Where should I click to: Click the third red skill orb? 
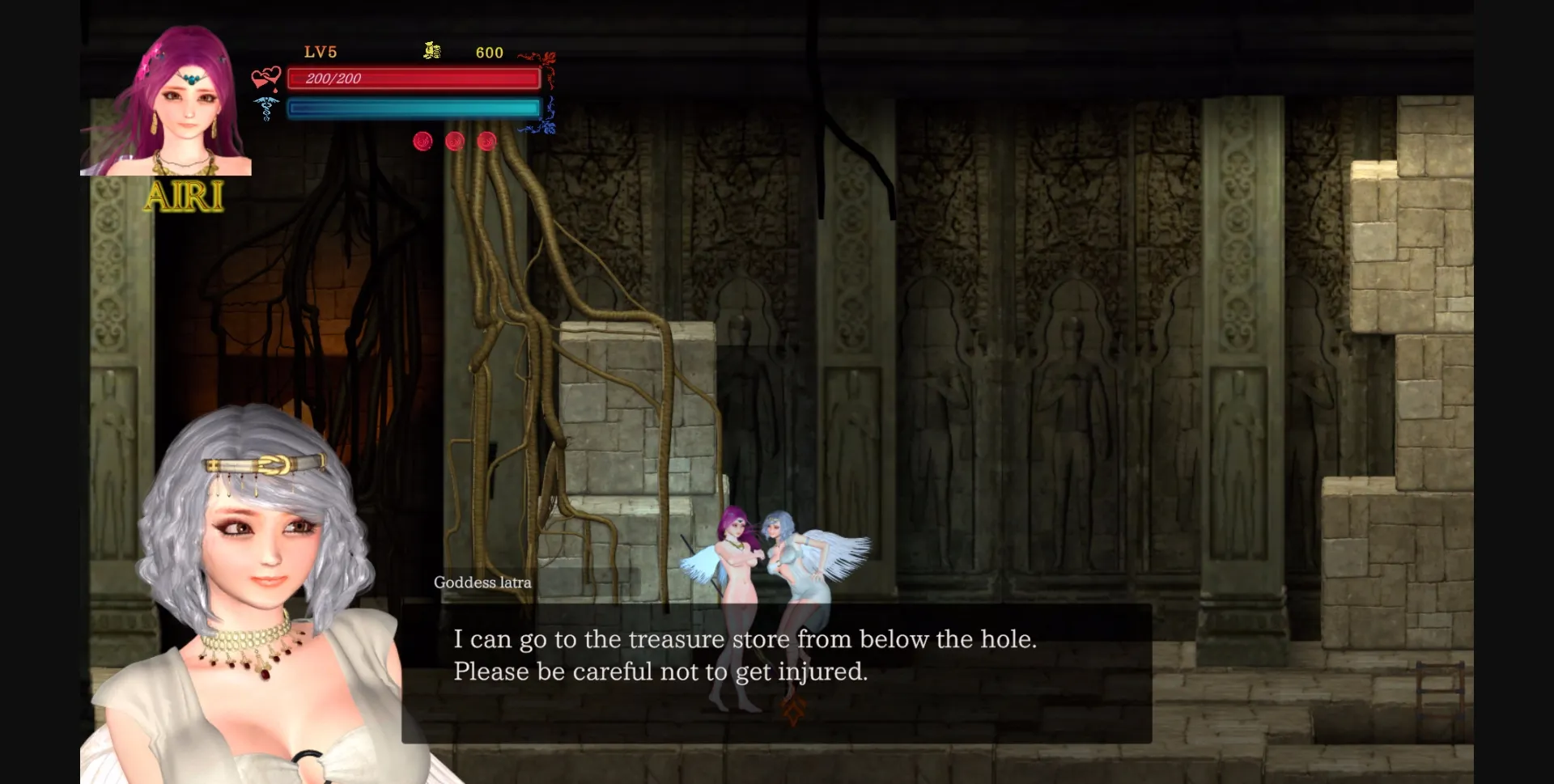(x=486, y=141)
